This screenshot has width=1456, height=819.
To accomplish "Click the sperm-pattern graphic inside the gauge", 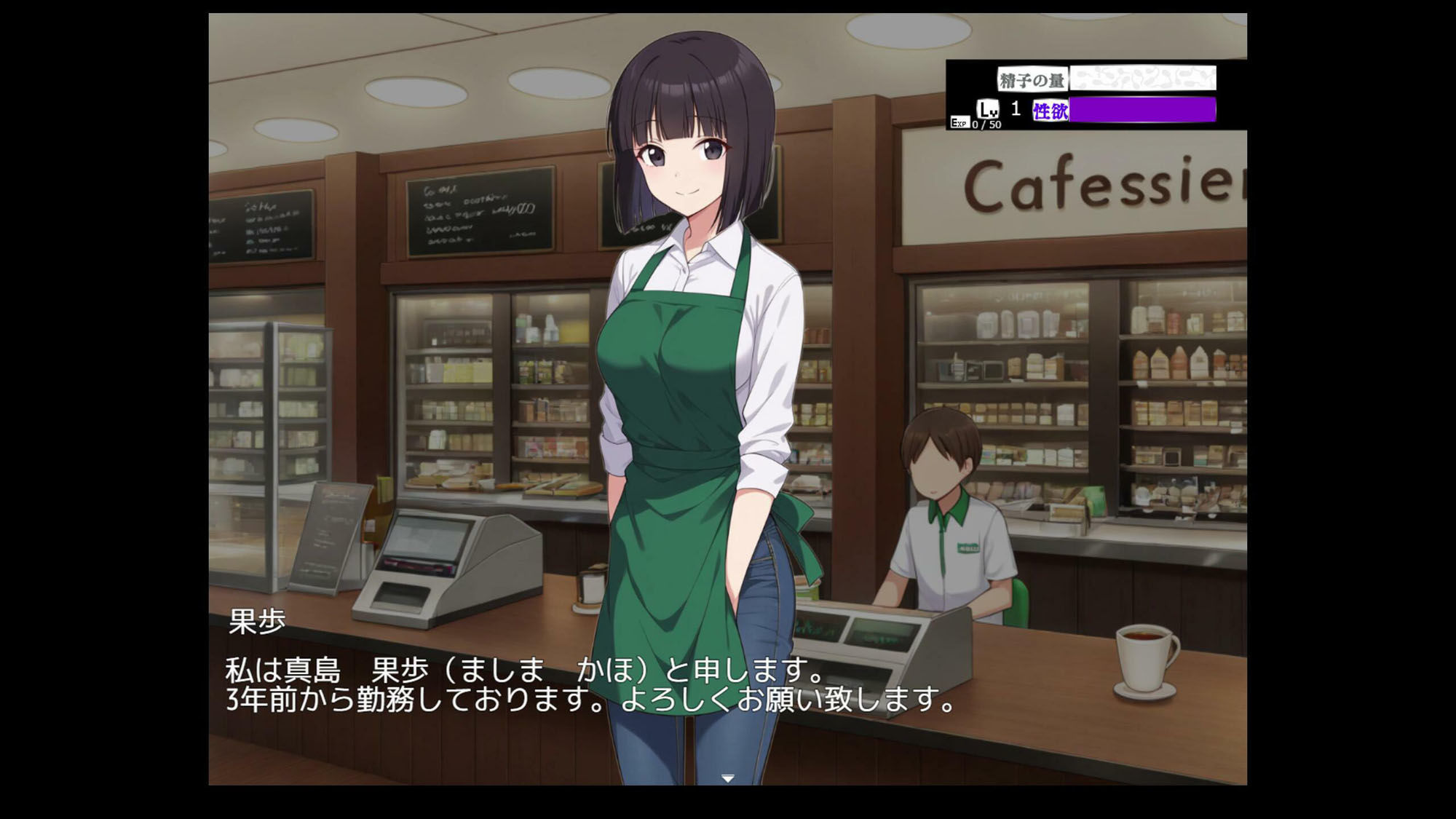I will pos(1143,76).
